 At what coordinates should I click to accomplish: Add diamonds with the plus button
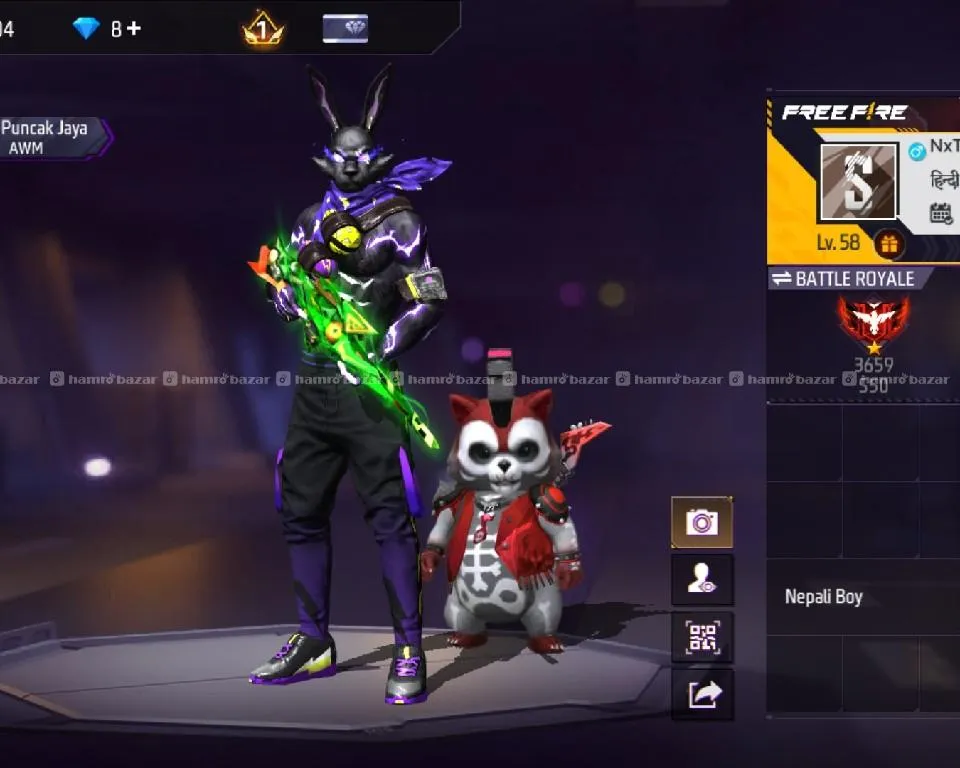pyautogui.click(x=134, y=29)
